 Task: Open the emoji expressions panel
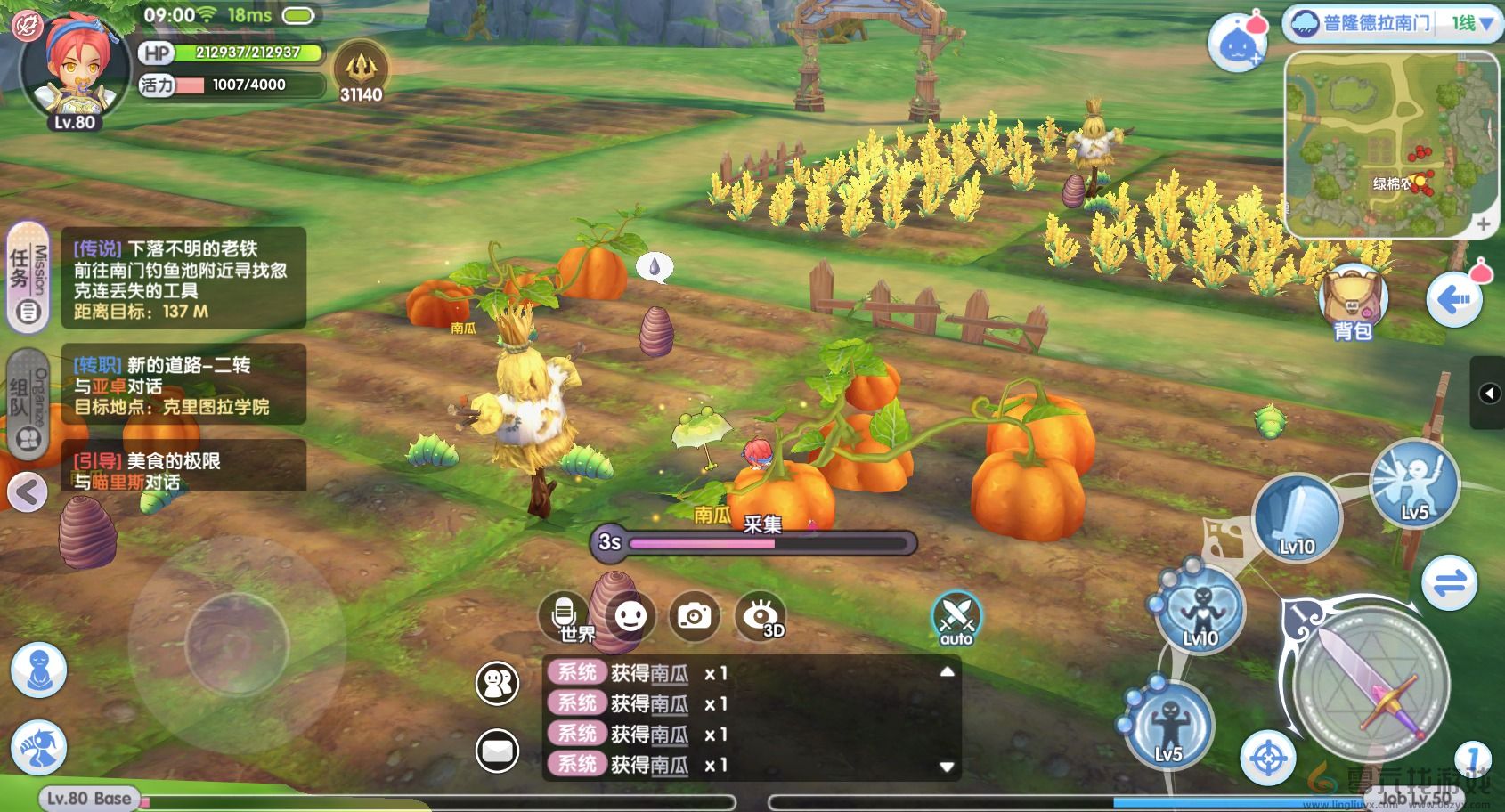pyautogui.click(x=630, y=615)
